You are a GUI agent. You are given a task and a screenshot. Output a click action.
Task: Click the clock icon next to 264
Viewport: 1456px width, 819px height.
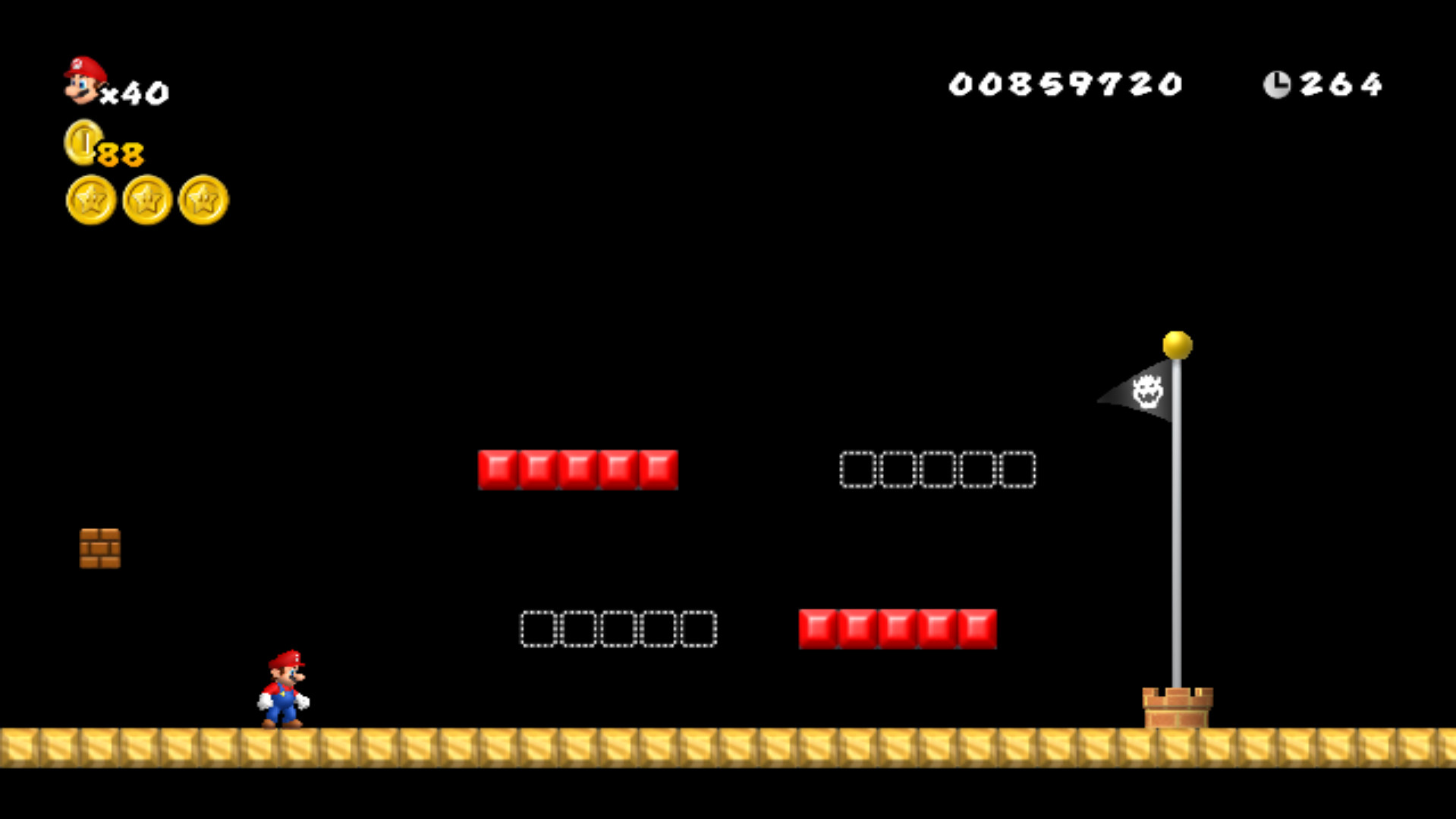[1278, 83]
